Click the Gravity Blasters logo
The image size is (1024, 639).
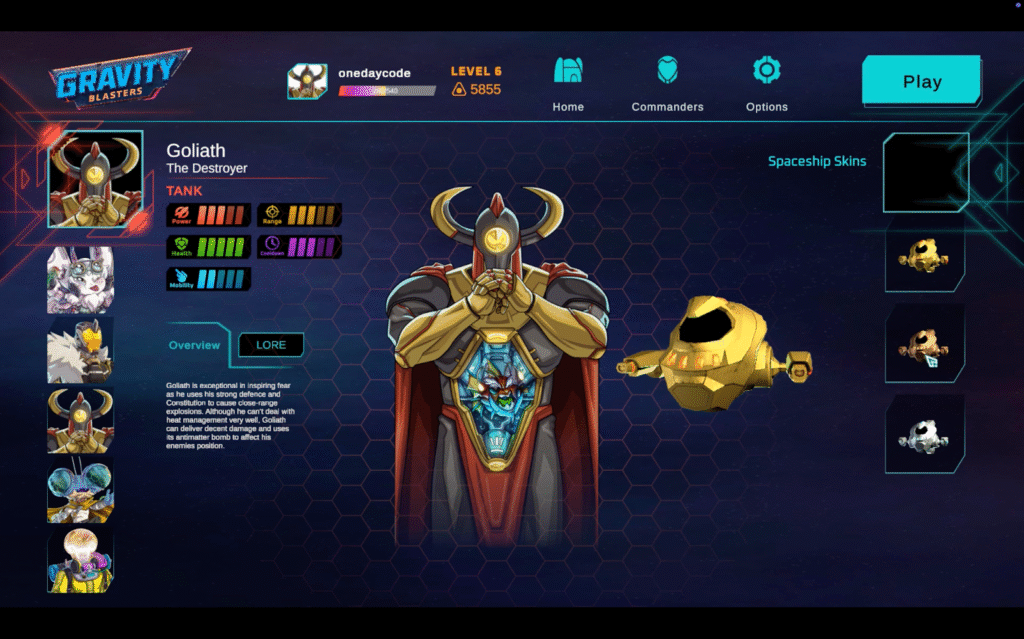[x=118, y=77]
